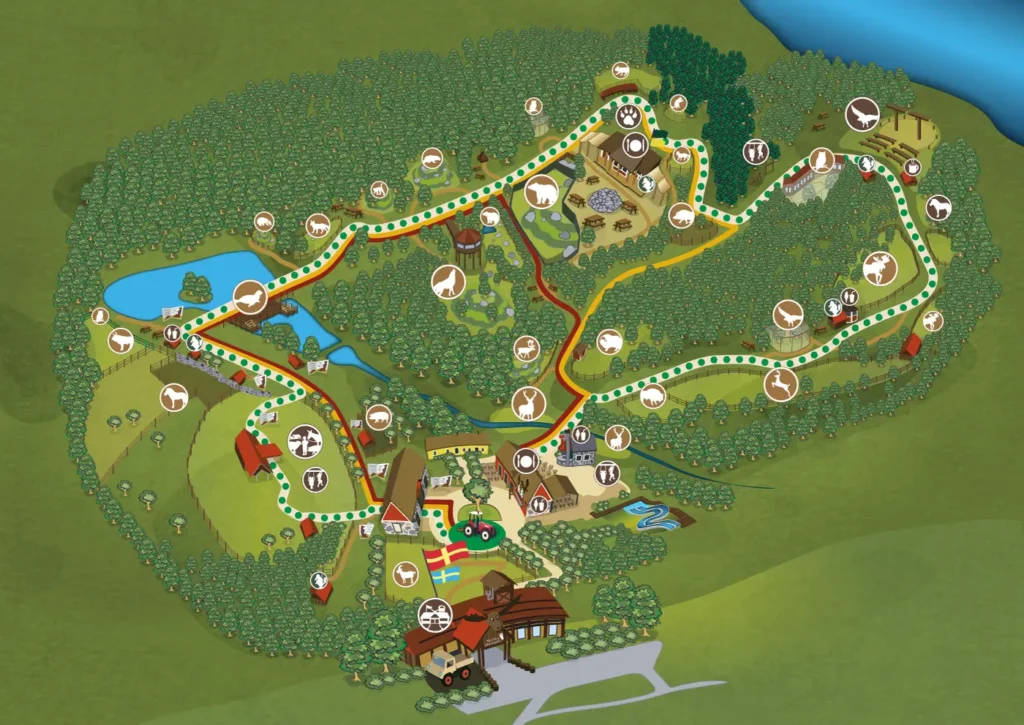Open the bear enclosure marker
The width and height of the screenshot is (1024, 725).
click(543, 191)
